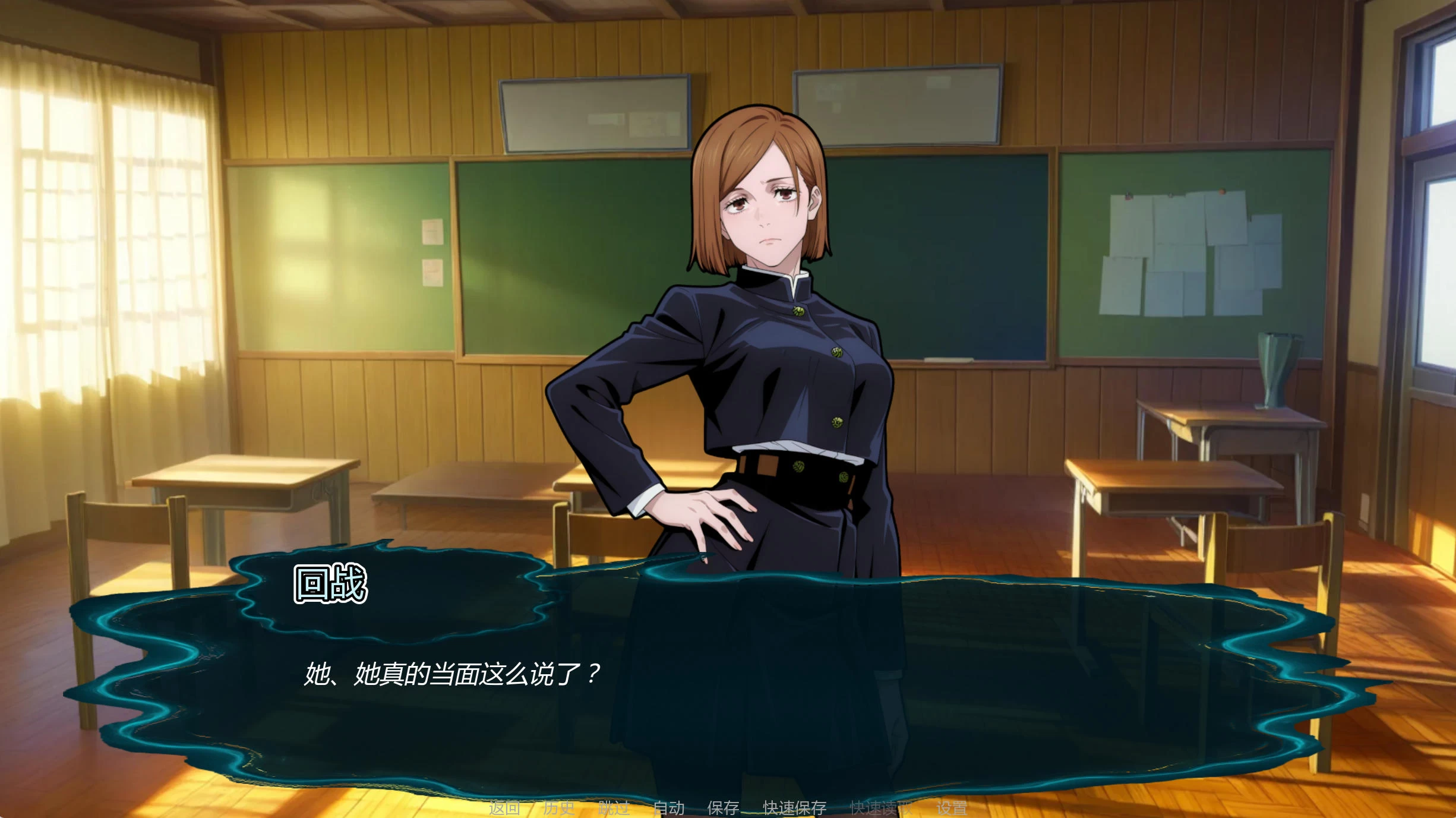Toggle 自动 auto-advance mode
This screenshot has height=818, width=1456.
(669, 808)
